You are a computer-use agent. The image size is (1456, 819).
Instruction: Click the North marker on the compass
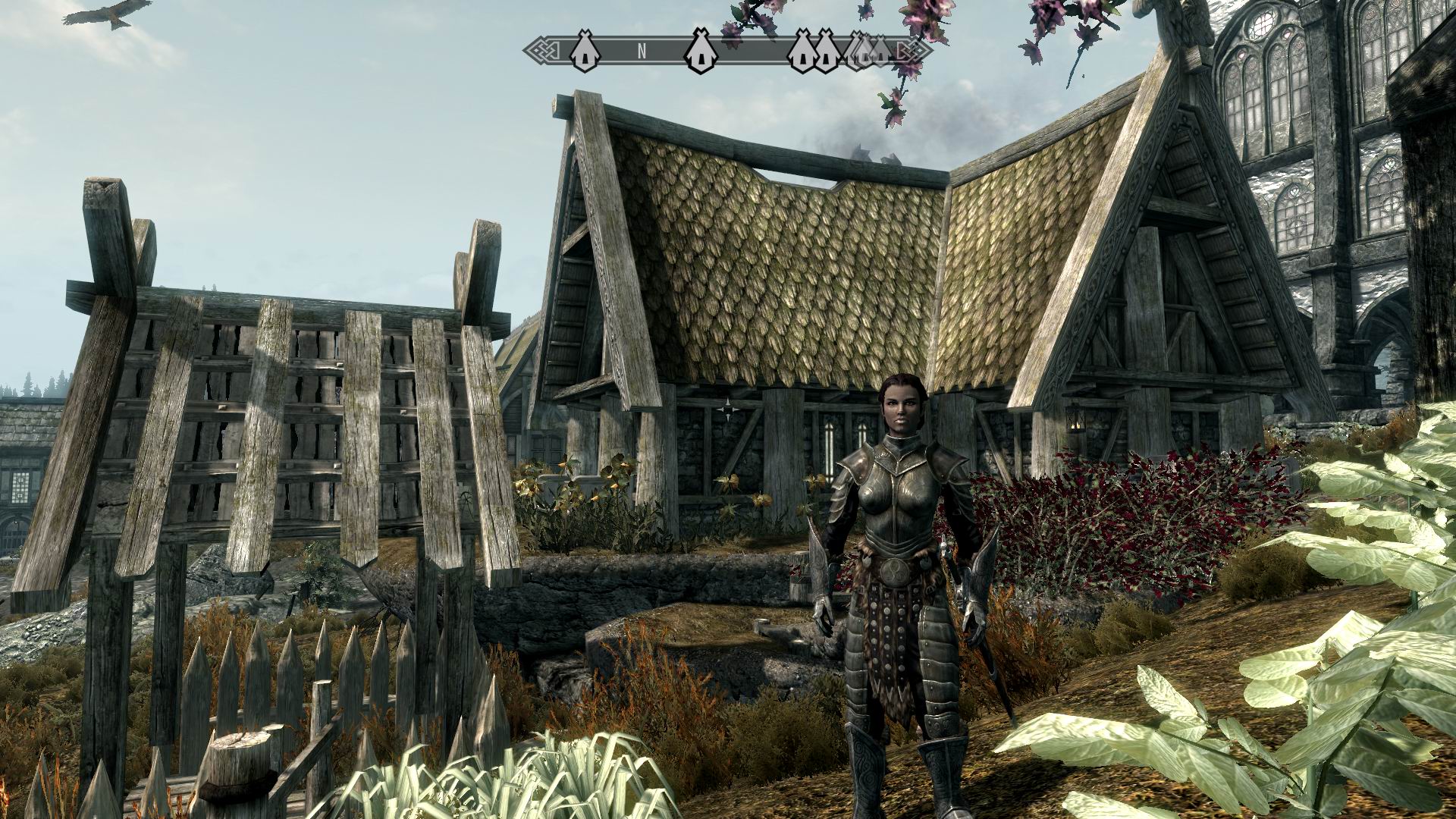[642, 51]
